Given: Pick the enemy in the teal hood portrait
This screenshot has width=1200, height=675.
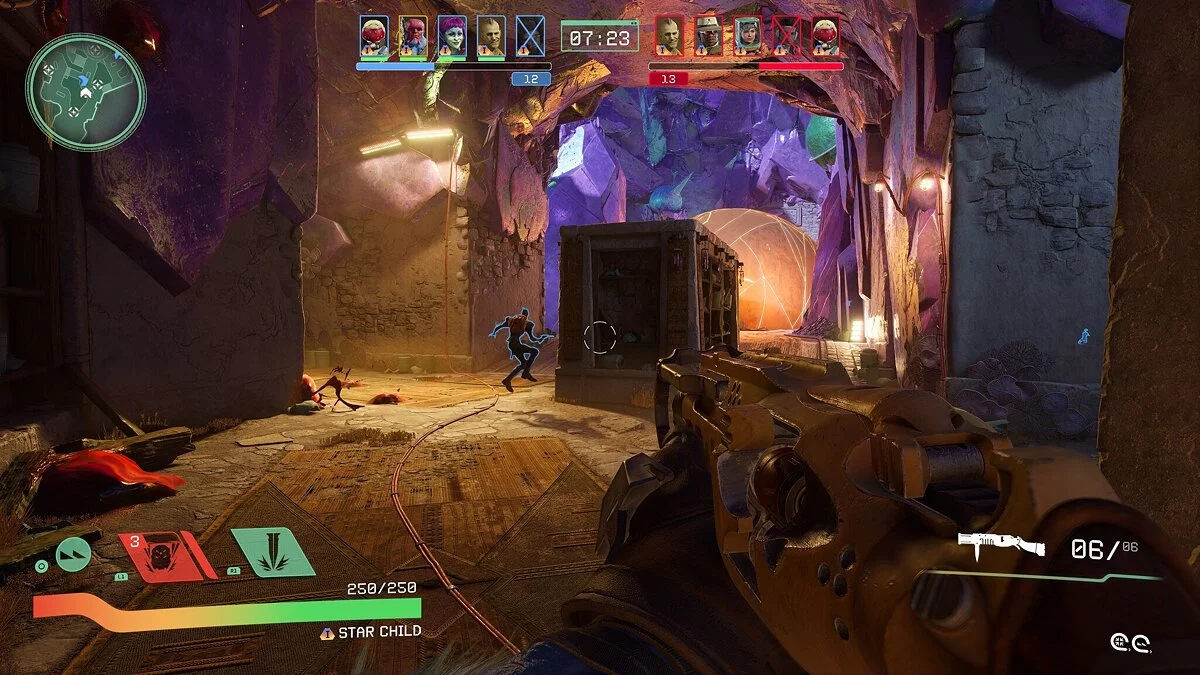Looking at the screenshot, I should coord(747,36).
